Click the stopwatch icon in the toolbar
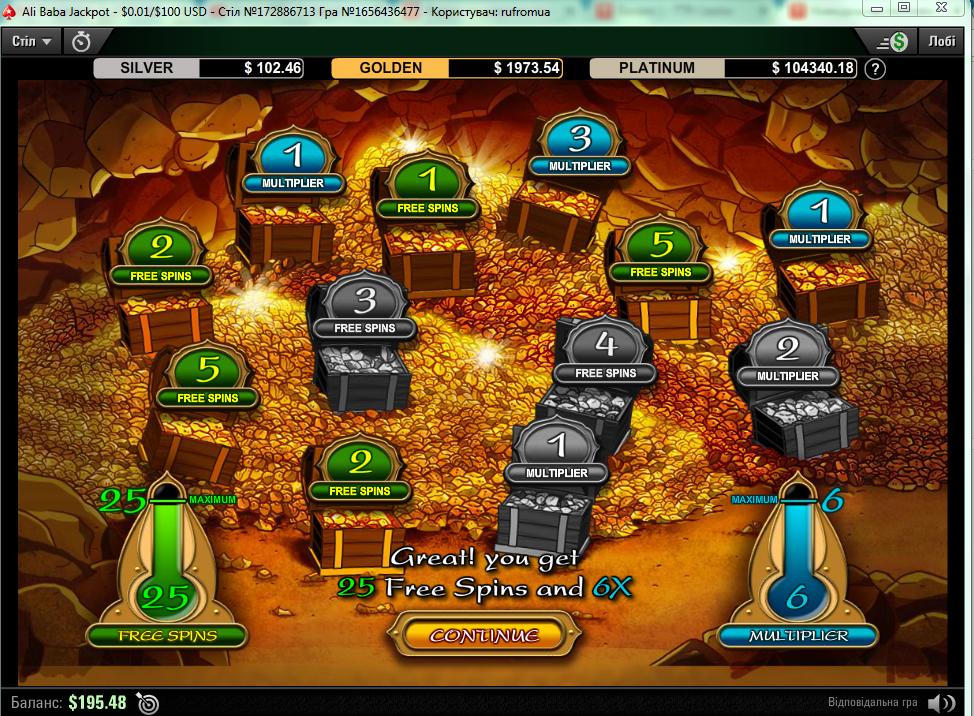974x716 pixels. 82,41
